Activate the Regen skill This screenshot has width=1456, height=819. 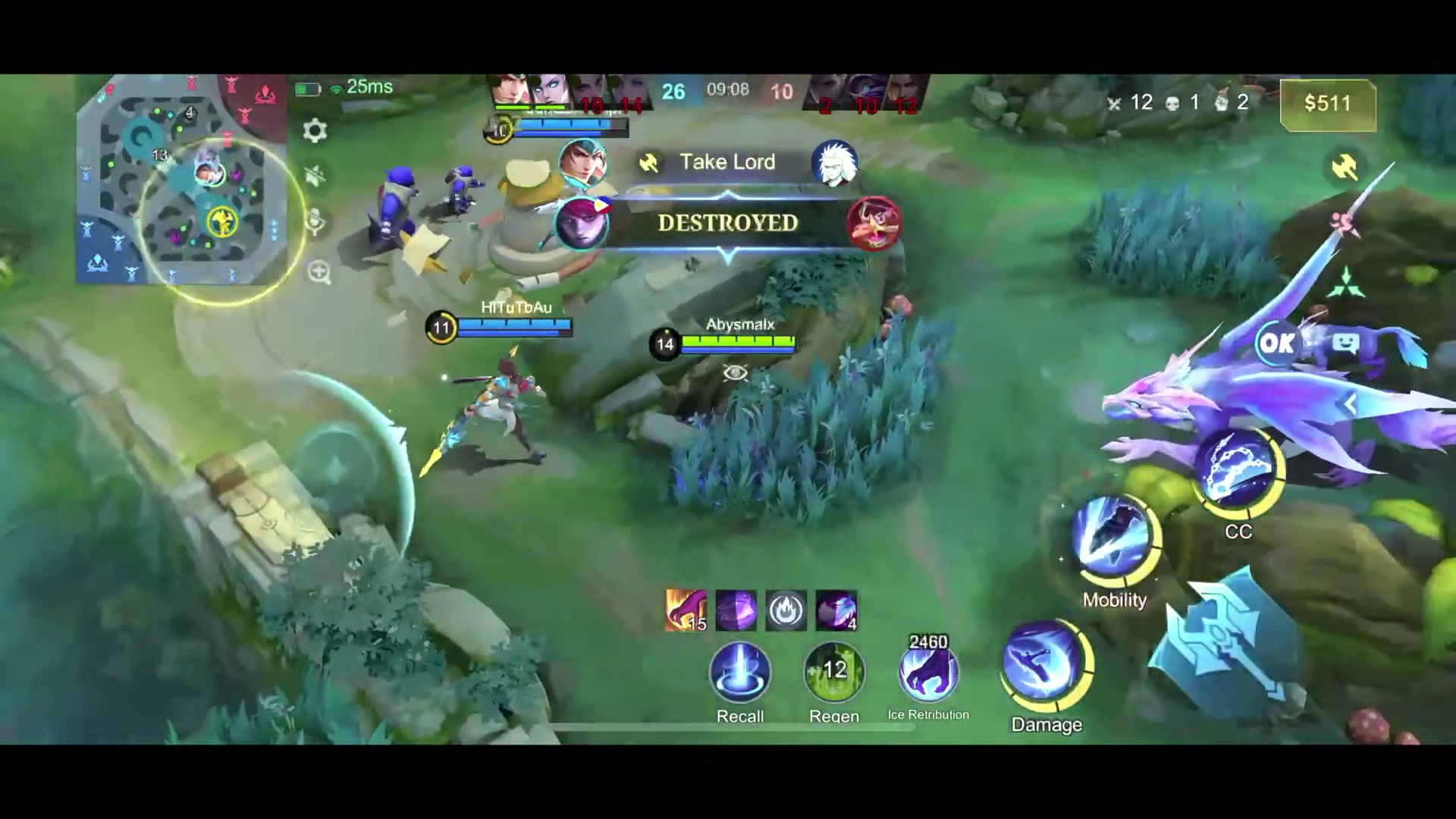[x=833, y=673]
